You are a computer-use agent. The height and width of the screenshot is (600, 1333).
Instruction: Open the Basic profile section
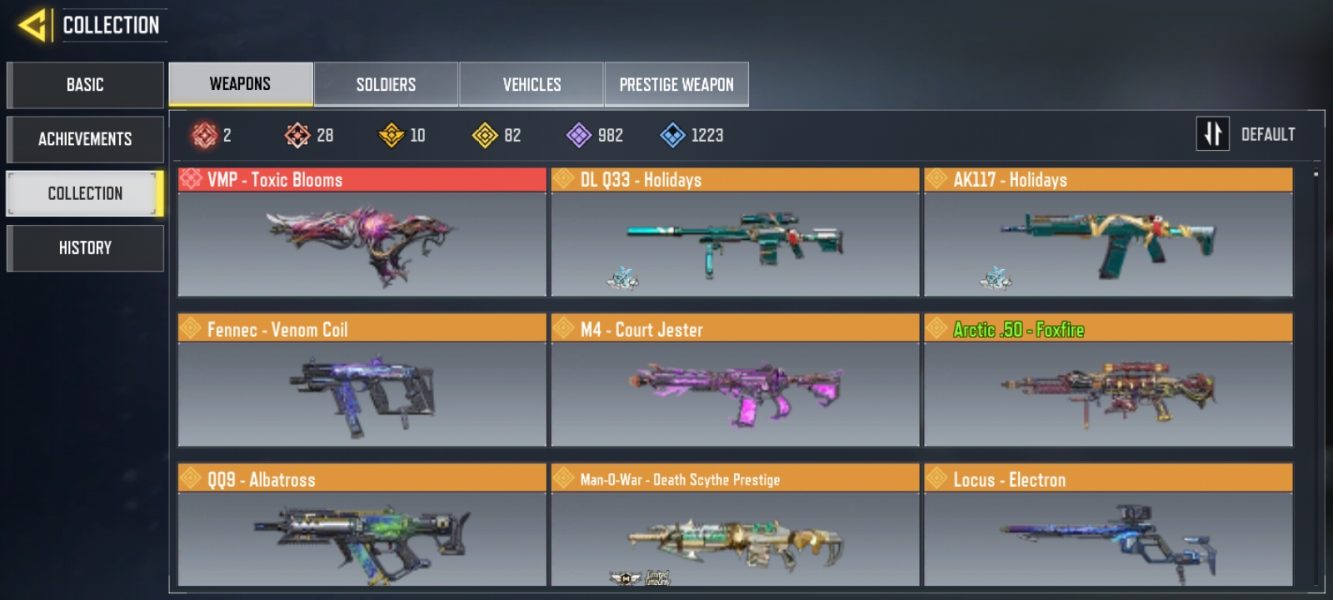click(x=85, y=85)
